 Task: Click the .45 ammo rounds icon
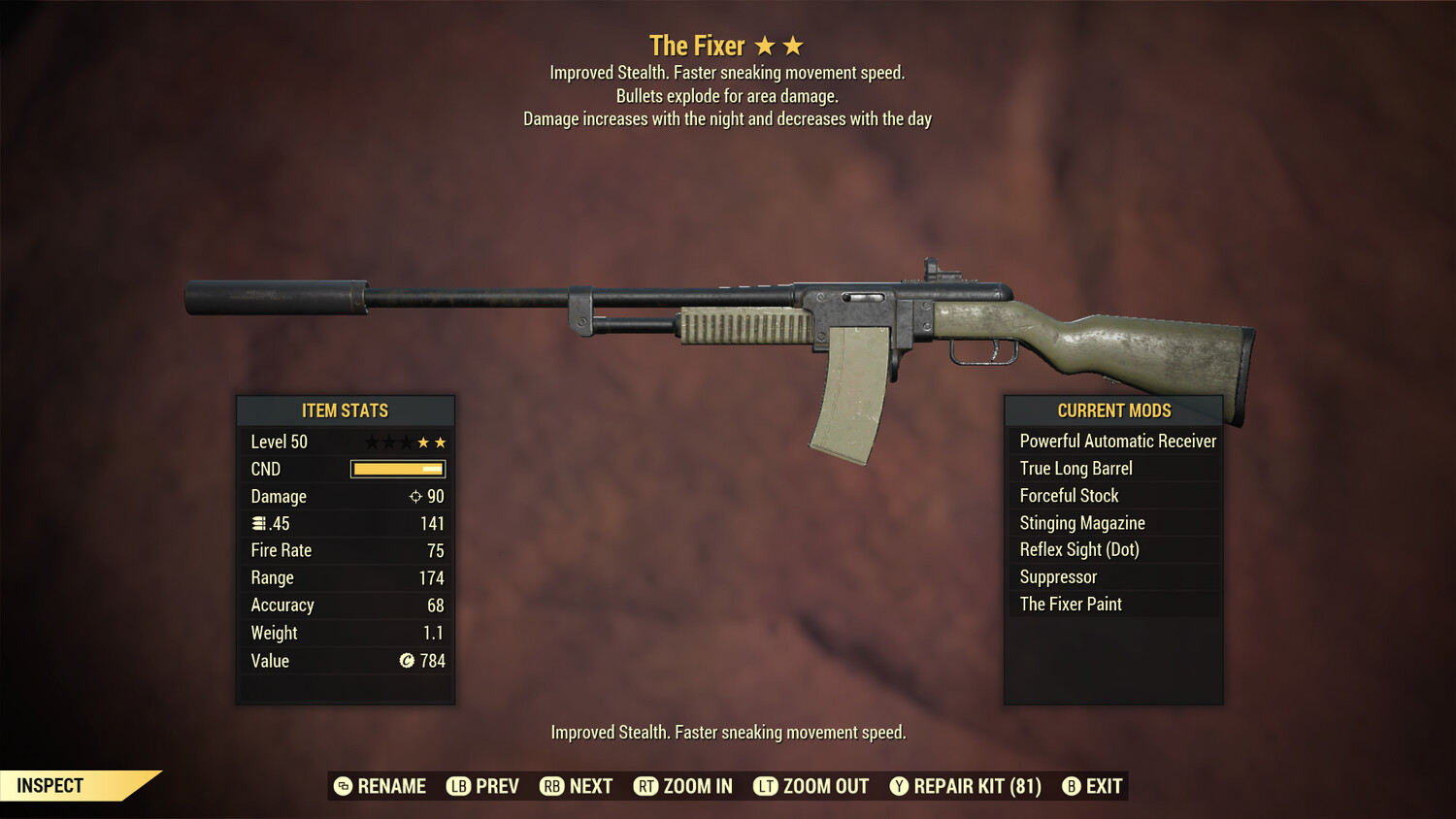260,523
